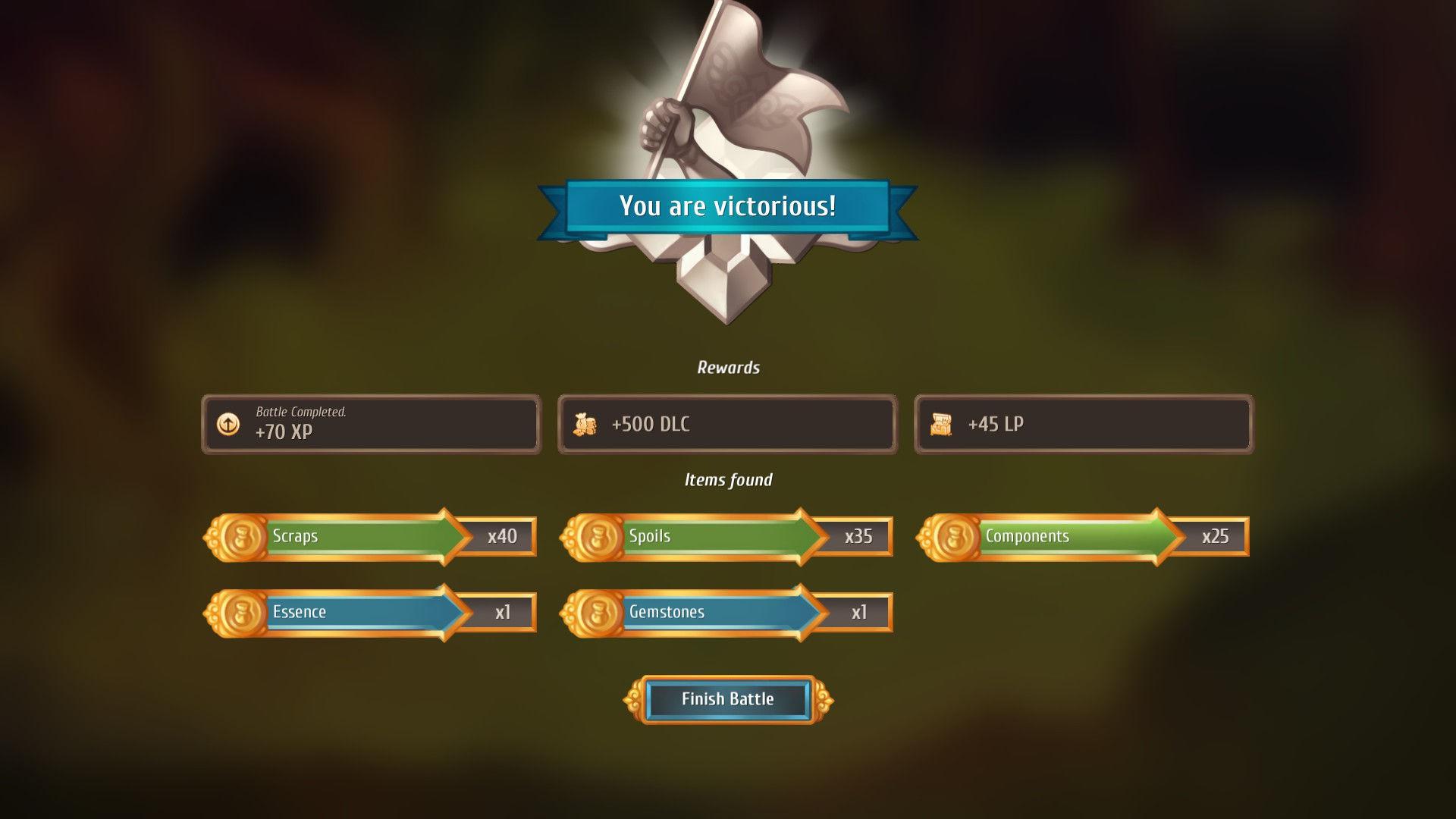Click the money bags icon next to +500 DLC
Image resolution: width=1456 pixels, height=819 pixels.
pyautogui.click(x=583, y=425)
